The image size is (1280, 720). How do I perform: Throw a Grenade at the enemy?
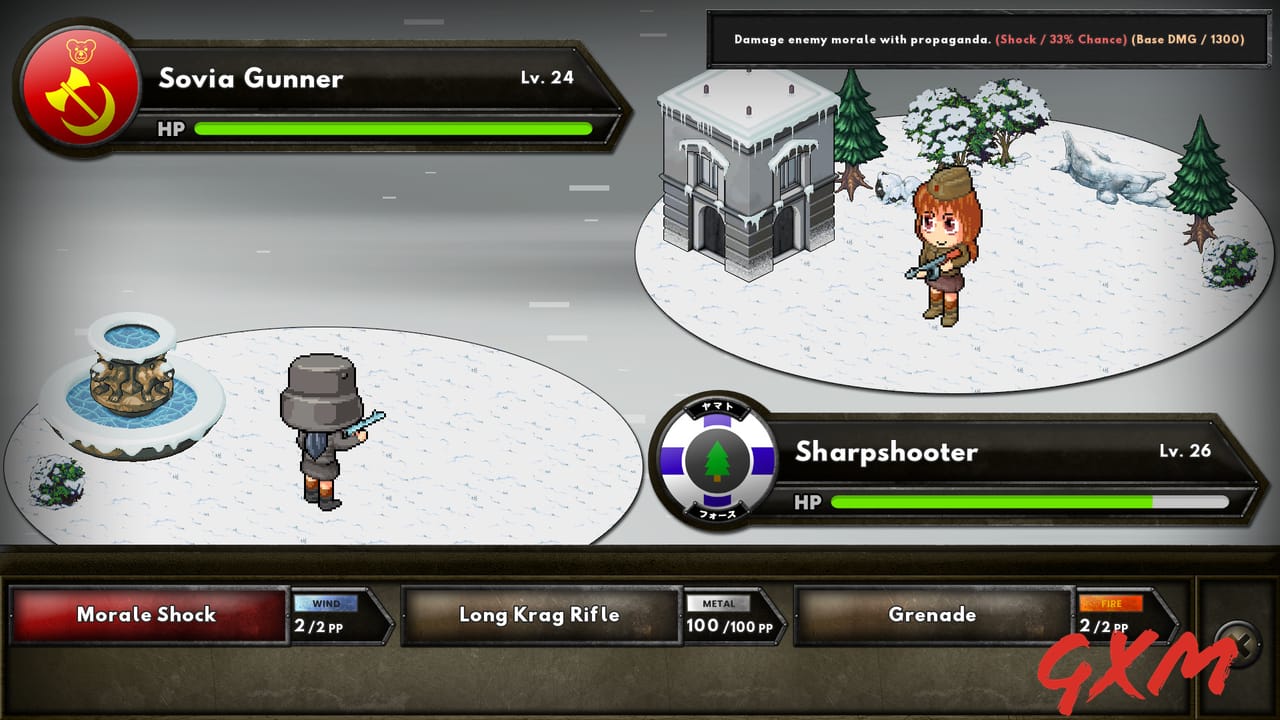click(x=932, y=615)
